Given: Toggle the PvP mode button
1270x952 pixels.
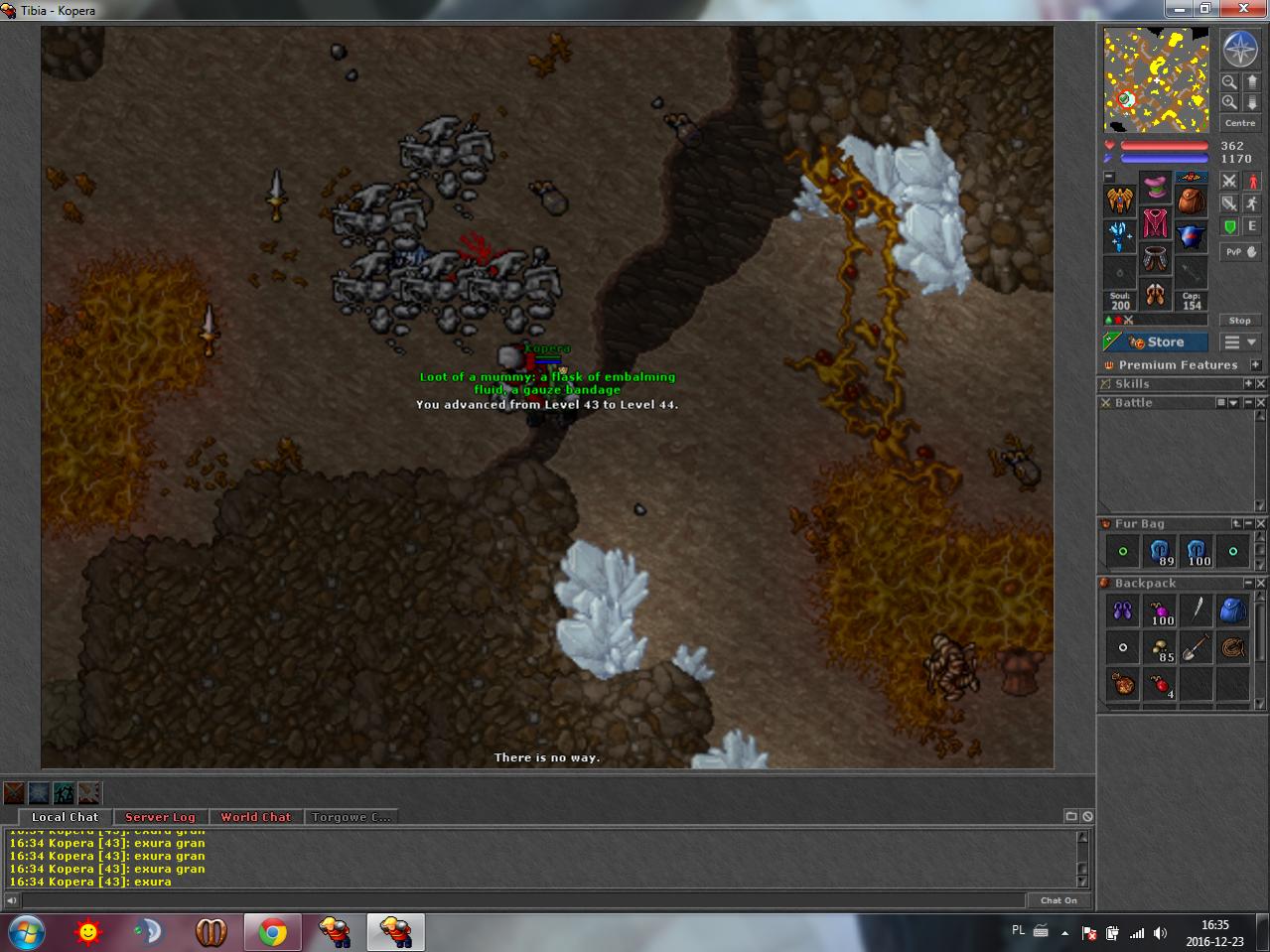Looking at the screenshot, I should coord(1239,252).
